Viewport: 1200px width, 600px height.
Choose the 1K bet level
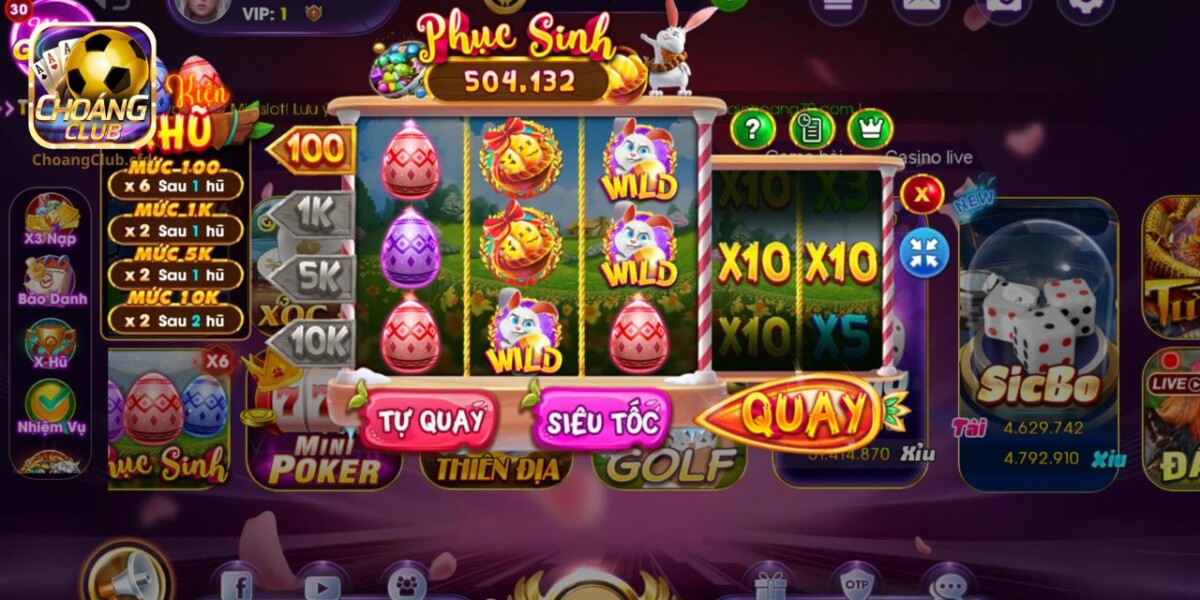316,213
